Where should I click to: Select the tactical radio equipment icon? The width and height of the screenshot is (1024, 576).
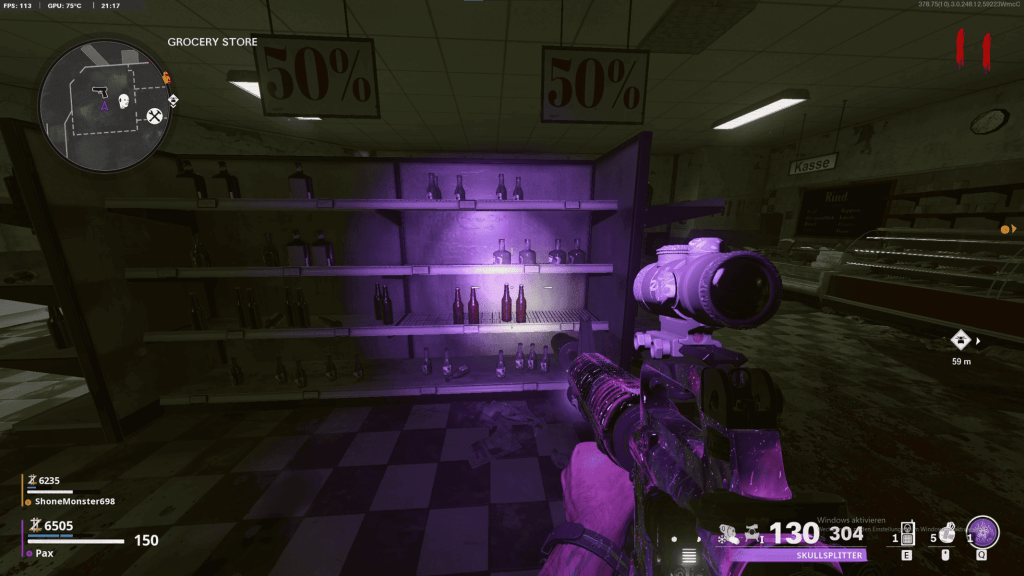click(907, 532)
